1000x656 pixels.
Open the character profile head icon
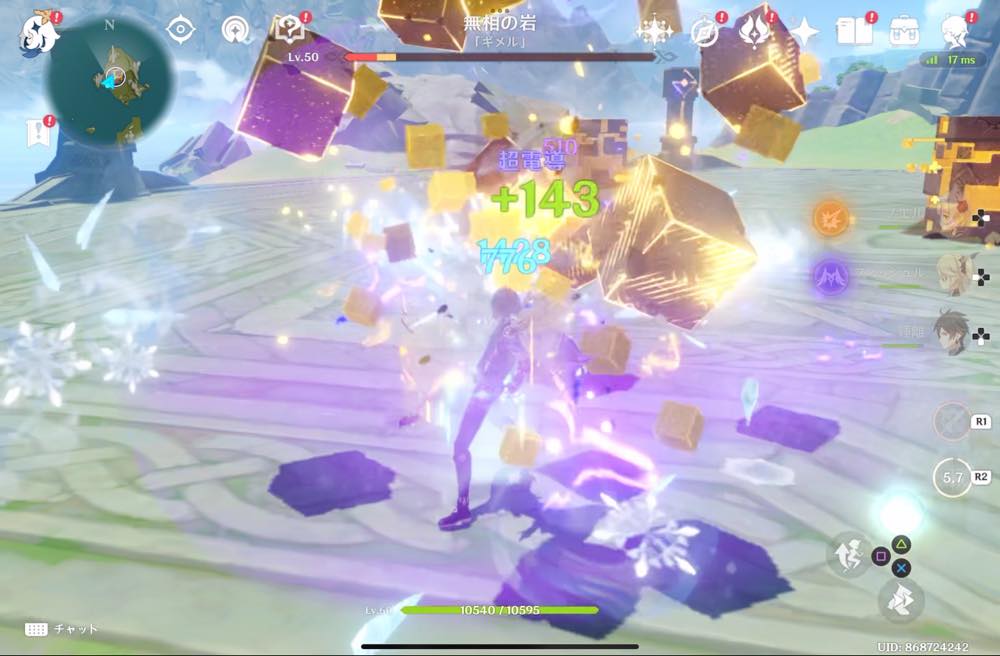point(956,32)
